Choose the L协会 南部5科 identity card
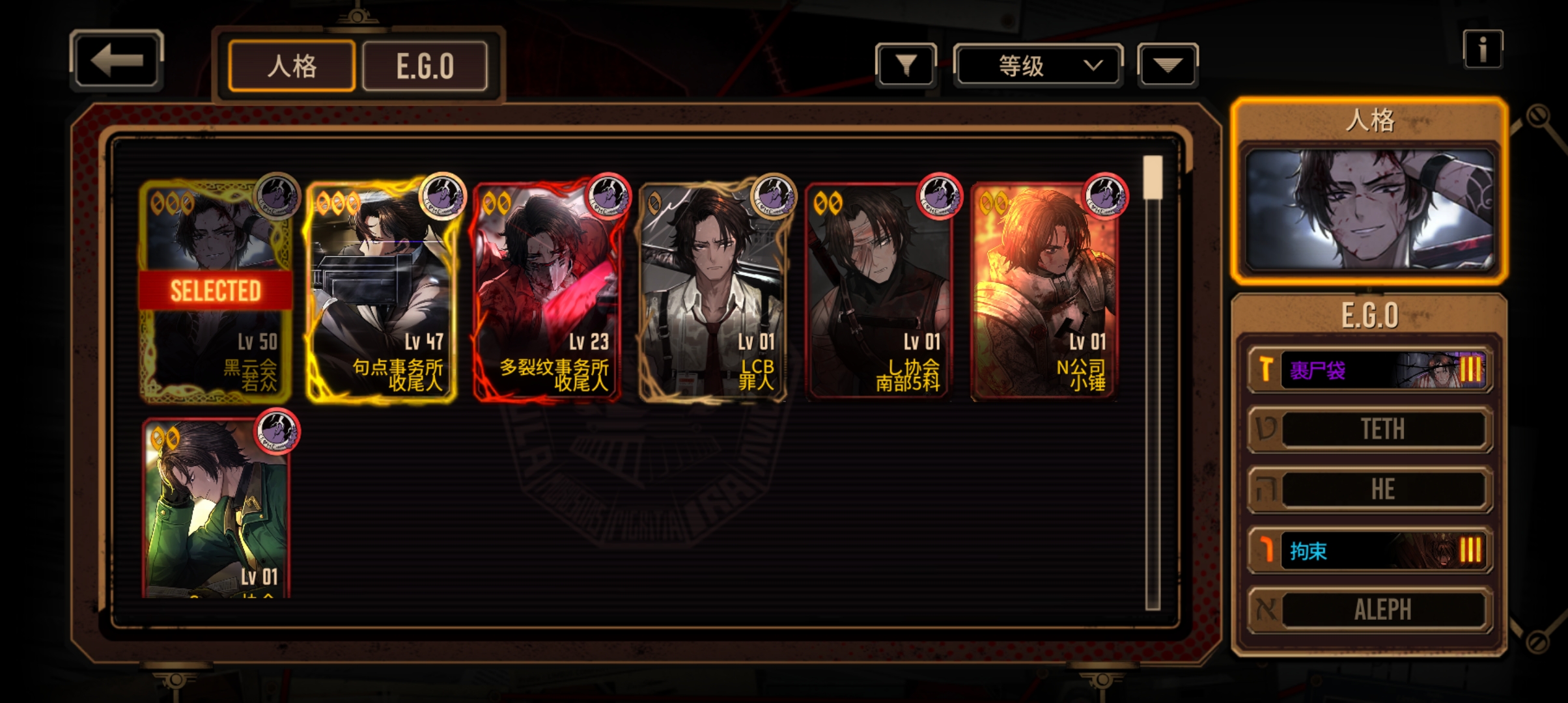1568x703 pixels. tap(879, 291)
